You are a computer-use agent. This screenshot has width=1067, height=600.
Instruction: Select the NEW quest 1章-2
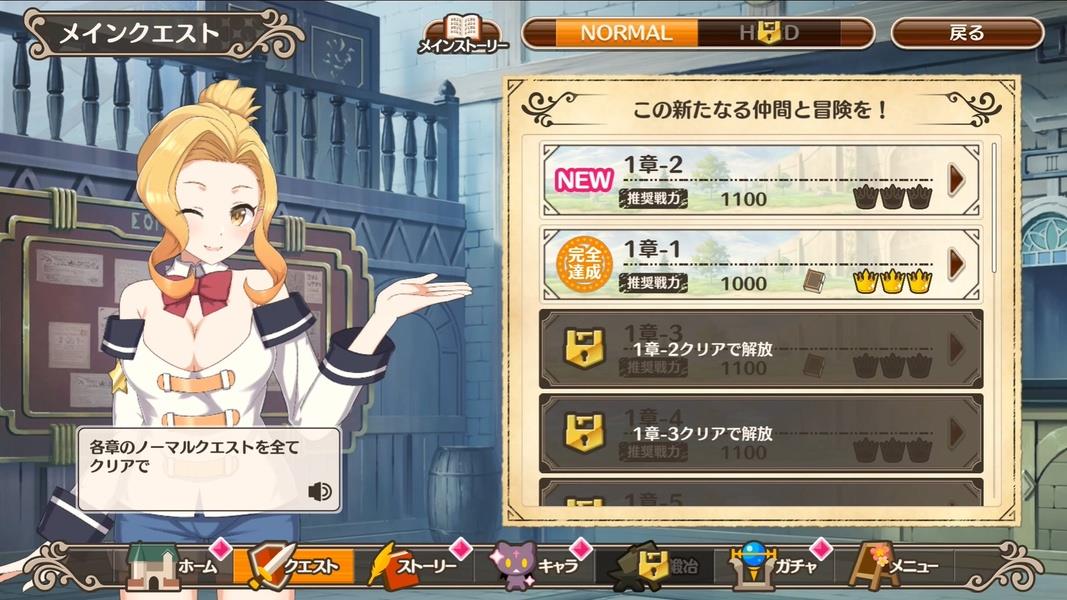pyautogui.click(x=760, y=181)
